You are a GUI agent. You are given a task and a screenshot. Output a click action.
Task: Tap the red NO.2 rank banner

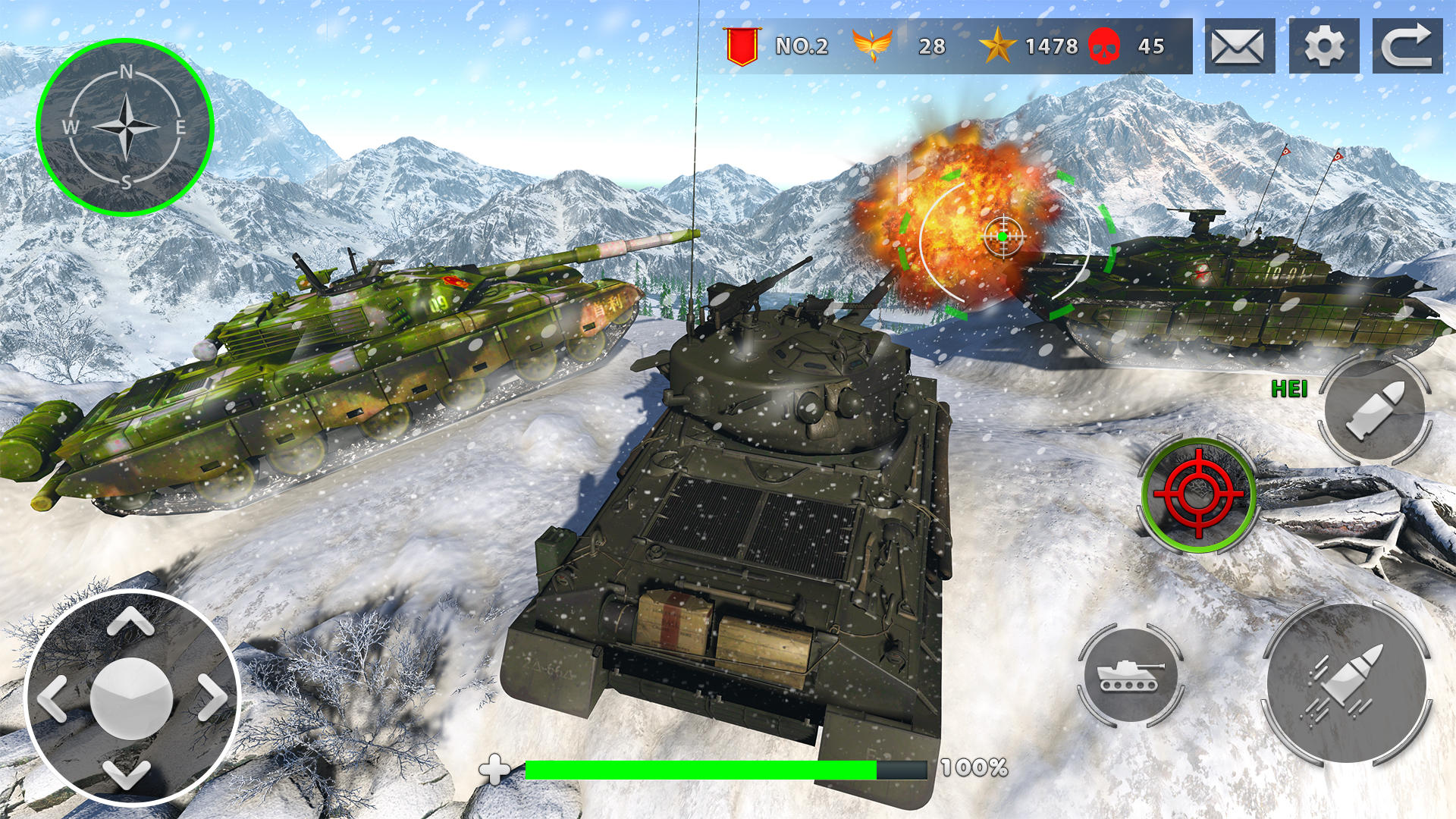point(743,45)
